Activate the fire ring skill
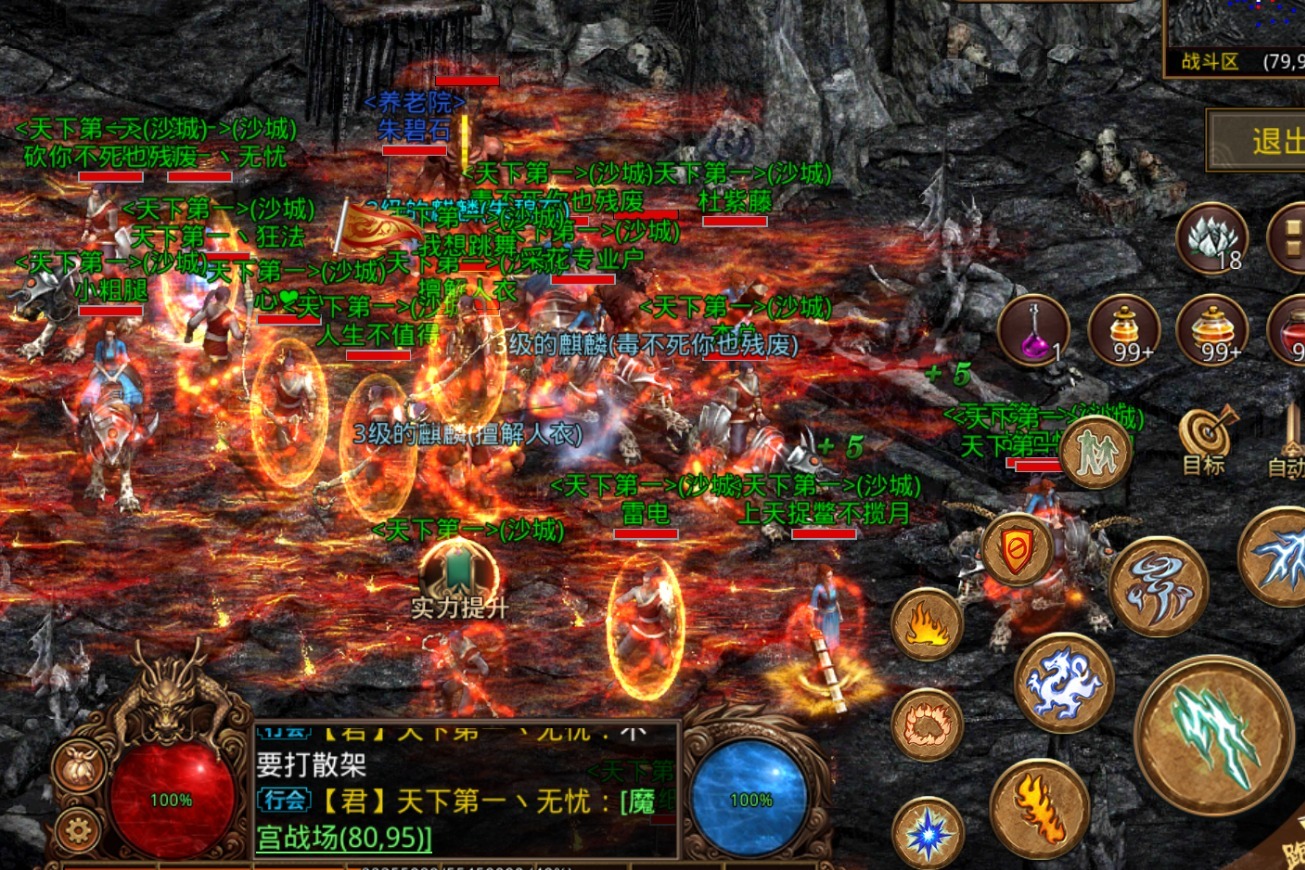 [927, 724]
